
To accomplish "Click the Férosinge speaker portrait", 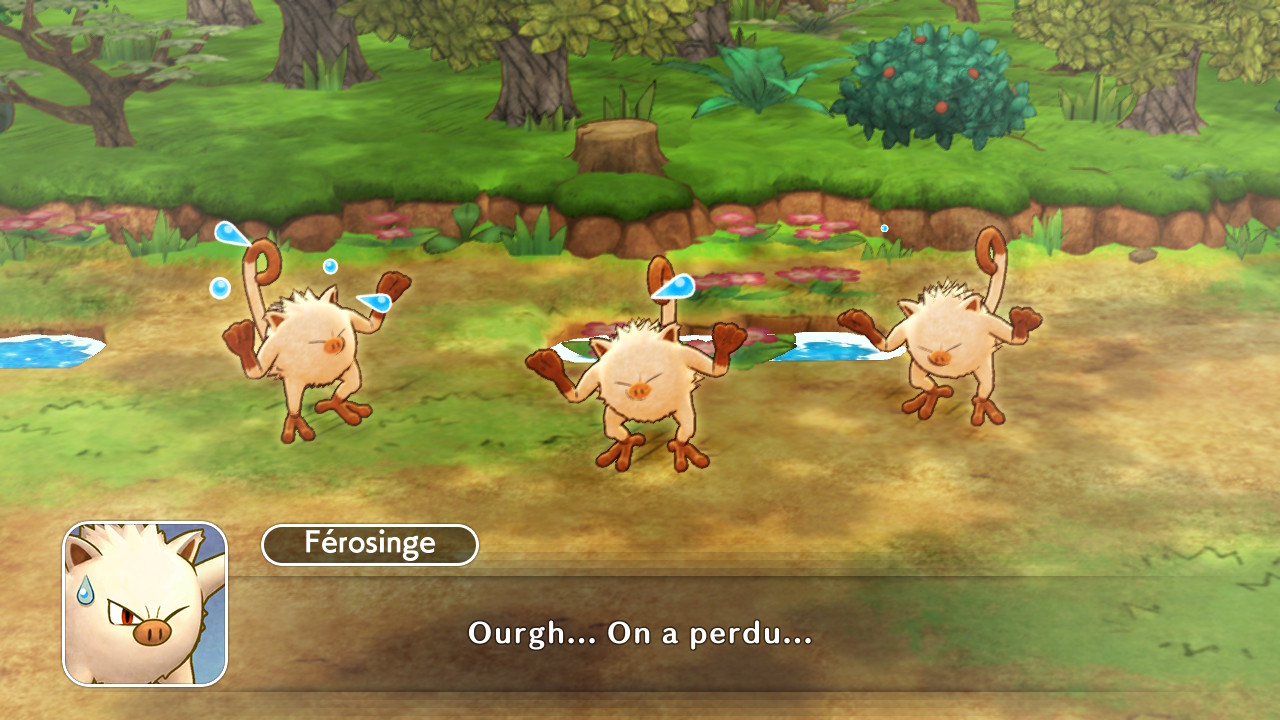I will (145, 603).
